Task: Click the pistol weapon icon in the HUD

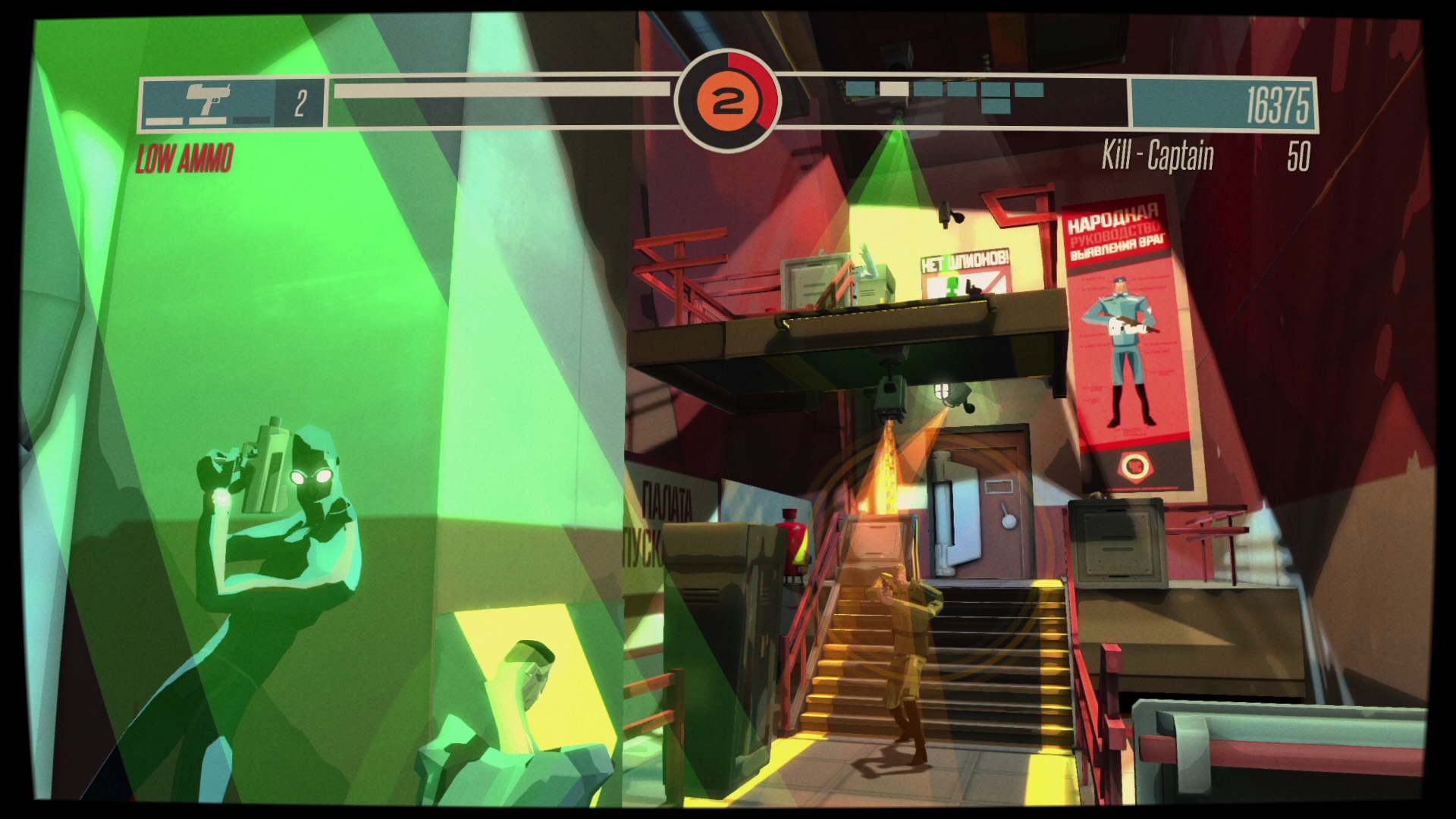Action: point(212,97)
